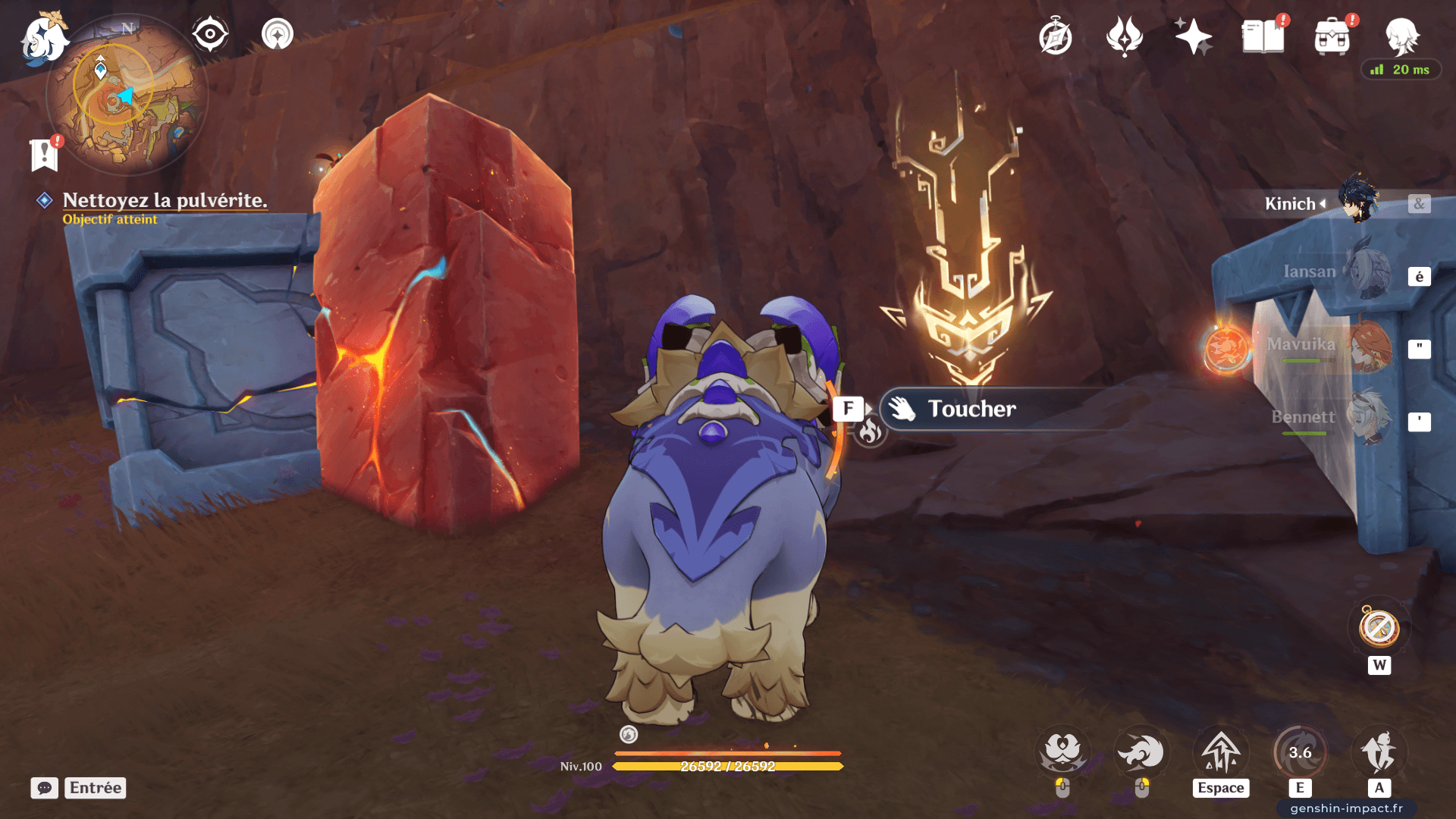The image size is (1456, 819).
Task: Open the character profile icon
Action: (1401, 36)
